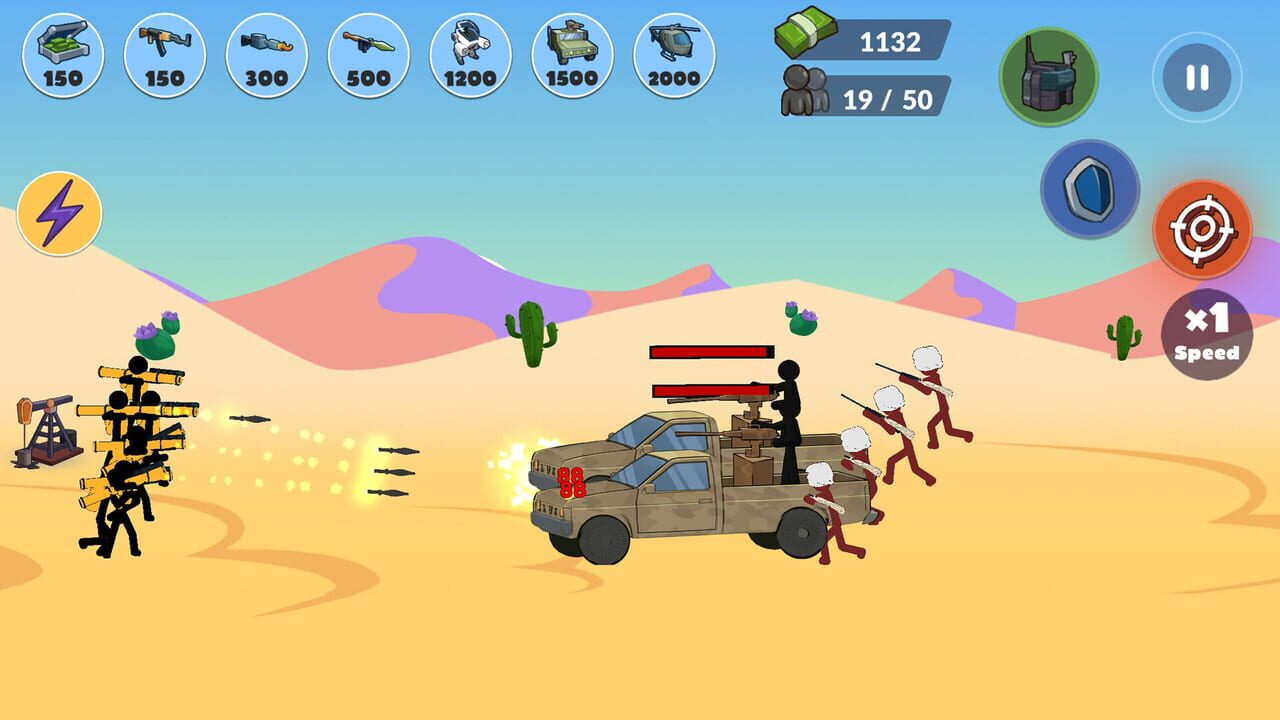Launch the red airstrike targeting ability
The height and width of the screenshot is (720, 1280).
click(x=1203, y=229)
